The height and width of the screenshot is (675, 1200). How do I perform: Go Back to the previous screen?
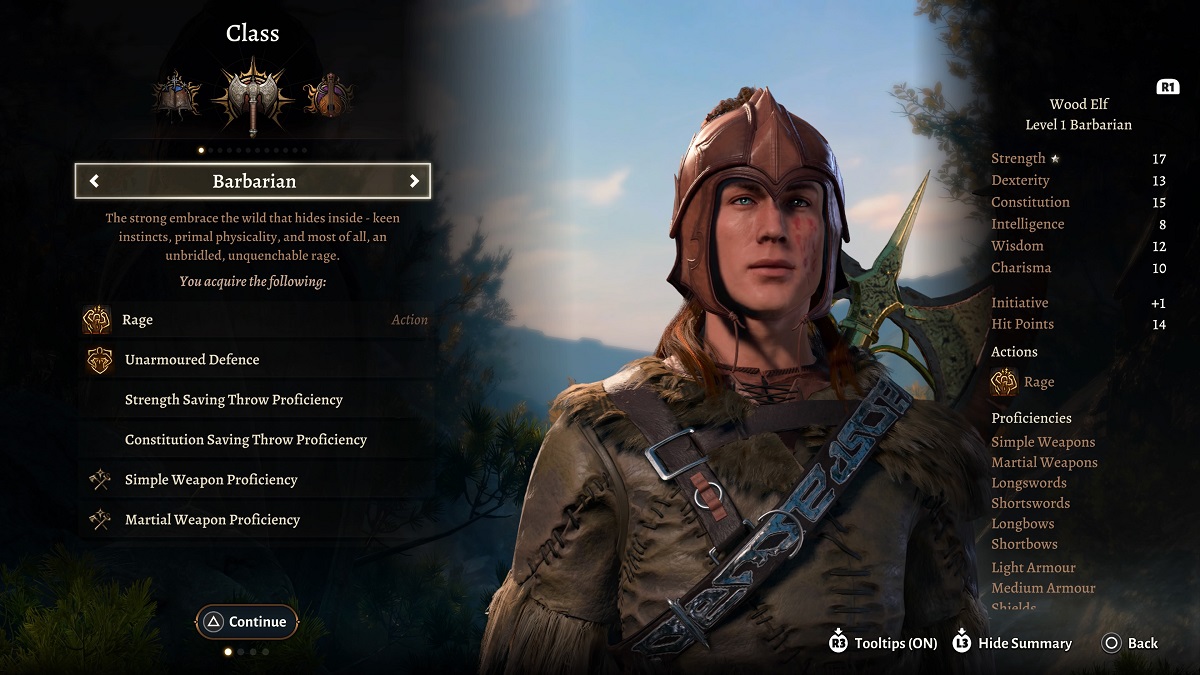pos(1130,643)
